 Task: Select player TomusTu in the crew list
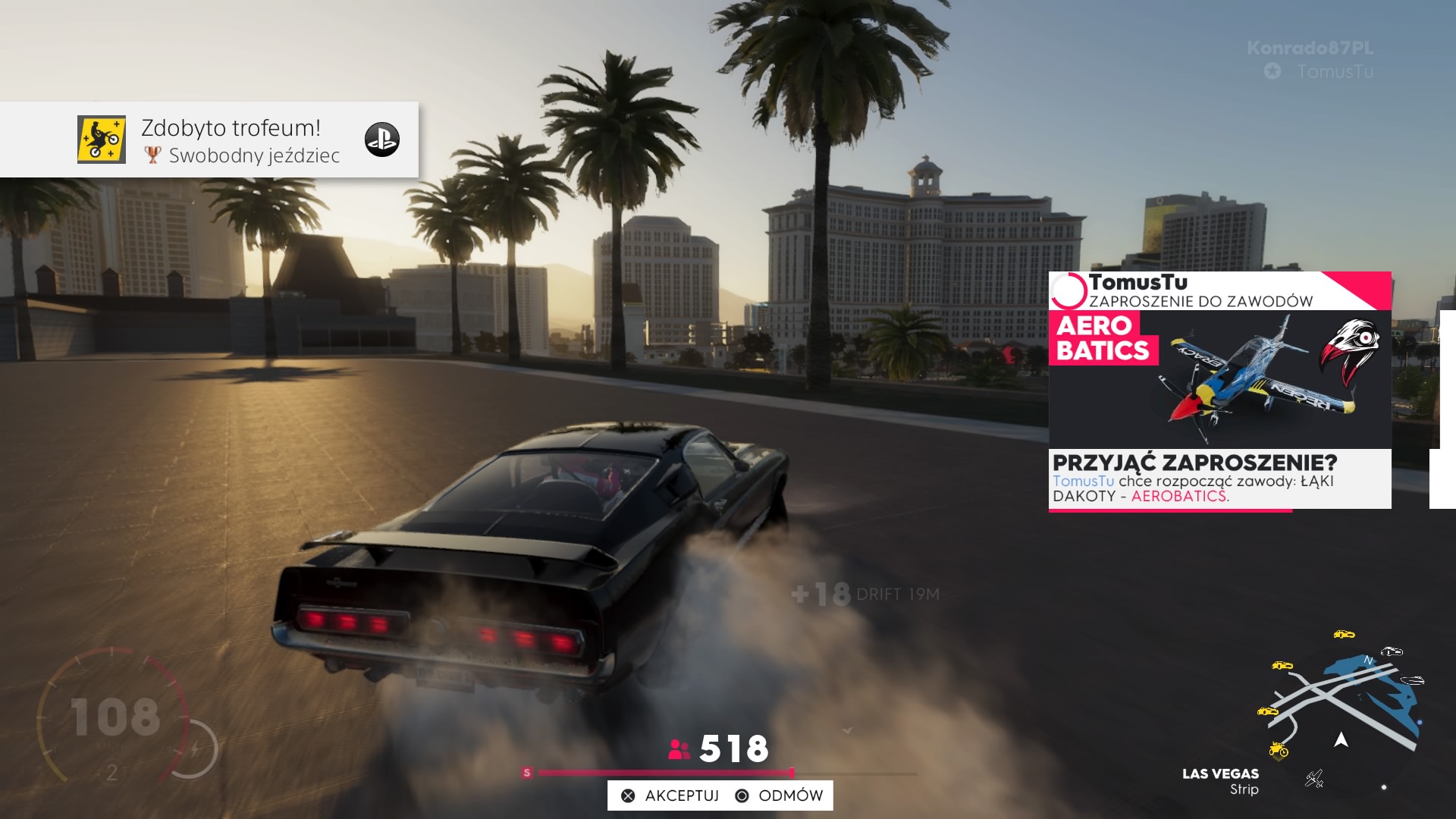pyautogui.click(x=1334, y=71)
